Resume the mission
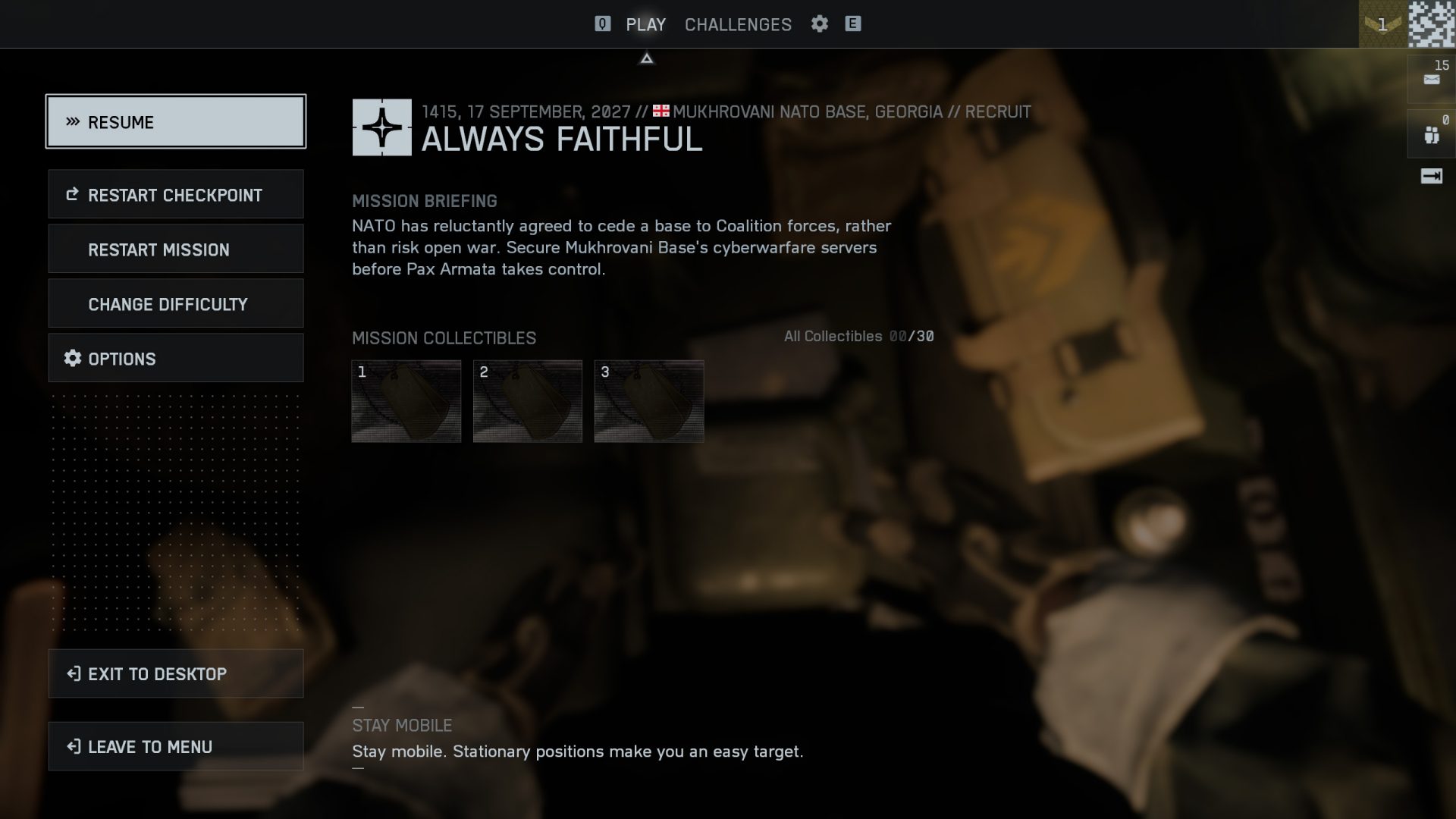The height and width of the screenshot is (819, 1456). 176,121
